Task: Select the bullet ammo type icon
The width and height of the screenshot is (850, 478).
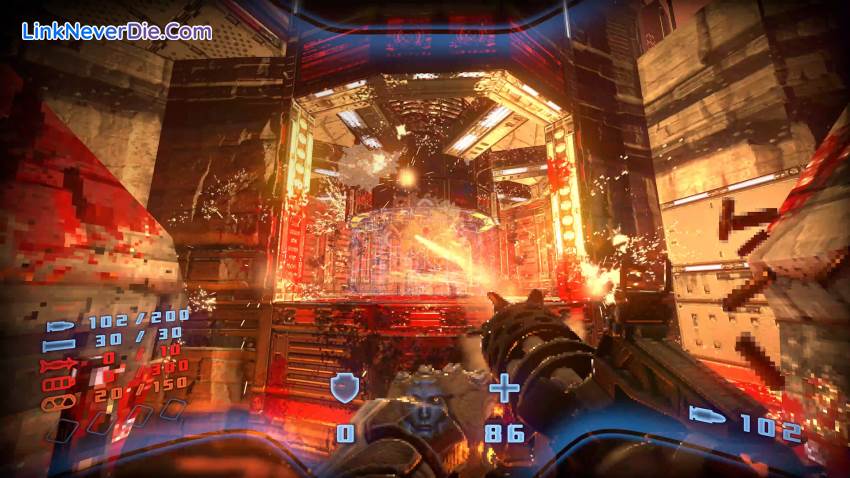Action: point(62,328)
